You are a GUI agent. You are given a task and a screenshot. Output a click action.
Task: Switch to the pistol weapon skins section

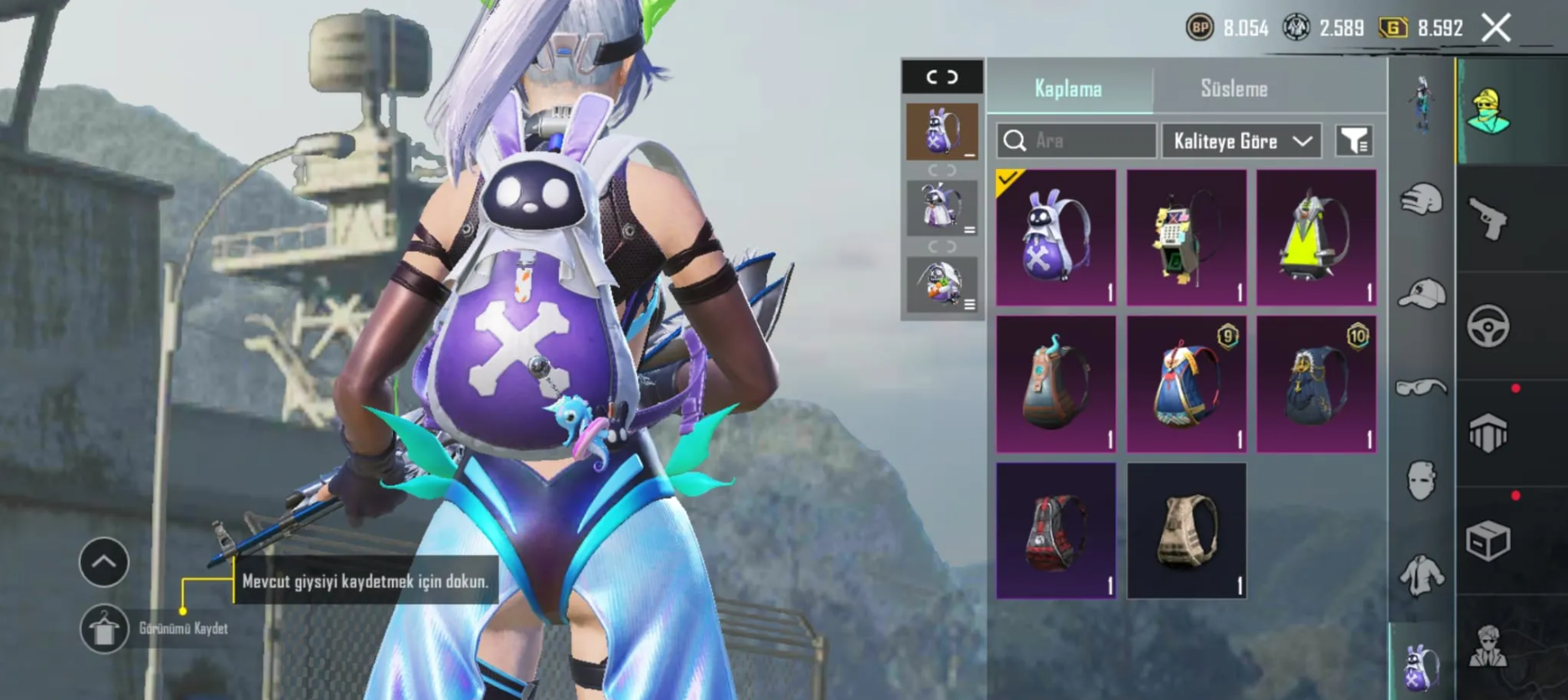[1488, 219]
